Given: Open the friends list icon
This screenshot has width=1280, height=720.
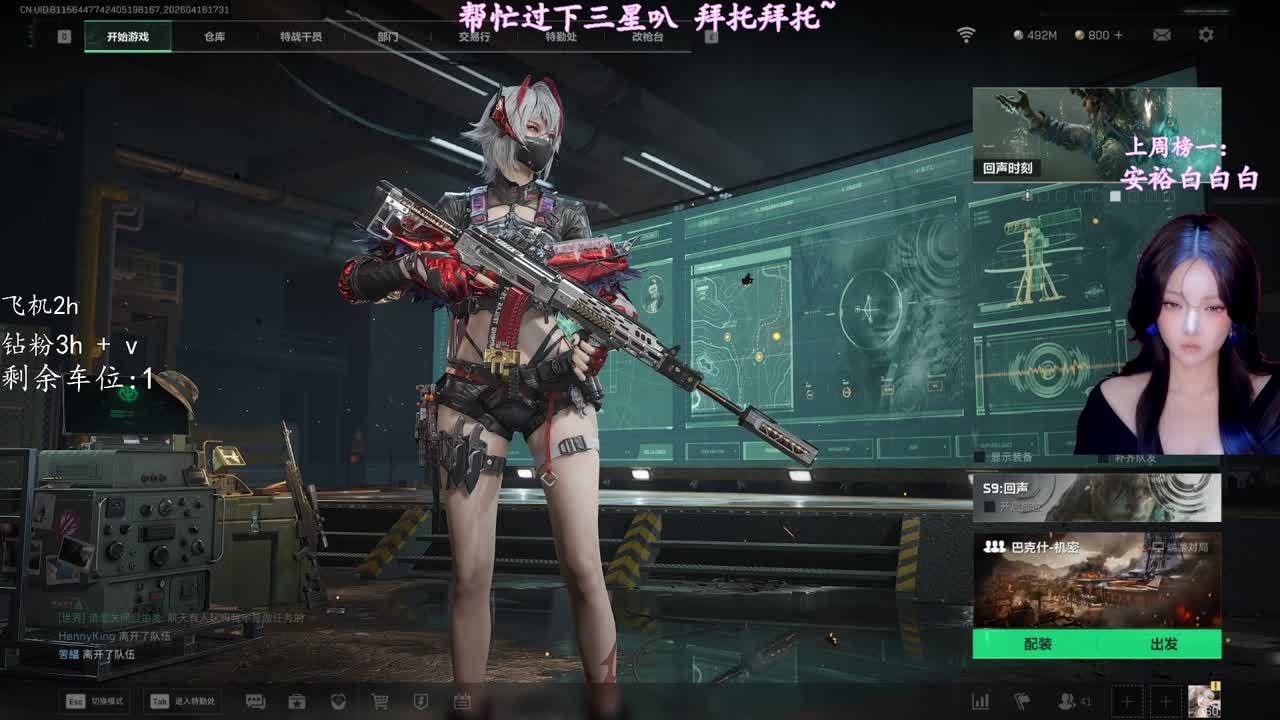Looking at the screenshot, I should pos(1068,702).
